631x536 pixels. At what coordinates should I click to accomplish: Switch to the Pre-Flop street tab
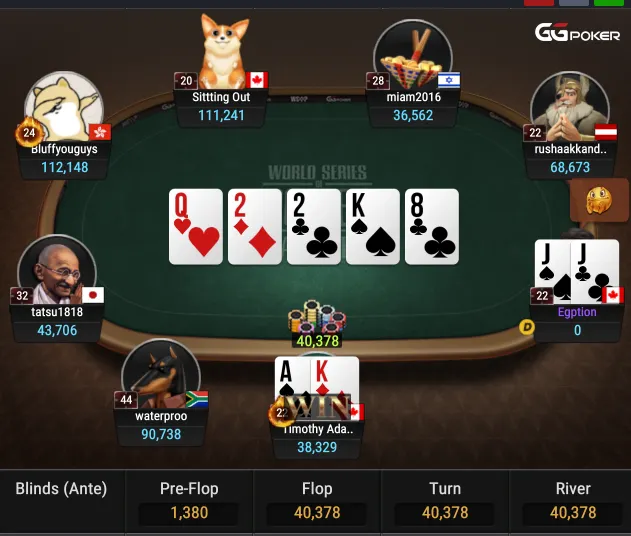pyautogui.click(x=189, y=501)
